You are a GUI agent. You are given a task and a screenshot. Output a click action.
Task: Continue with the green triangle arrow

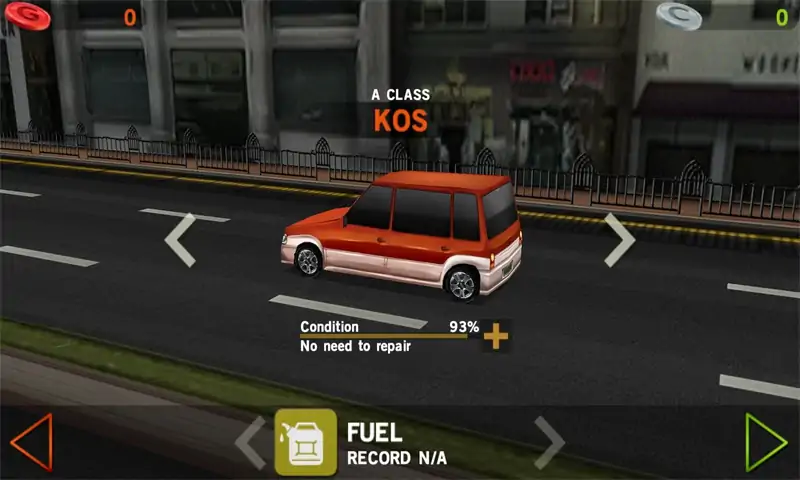click(x=766, y=442)
